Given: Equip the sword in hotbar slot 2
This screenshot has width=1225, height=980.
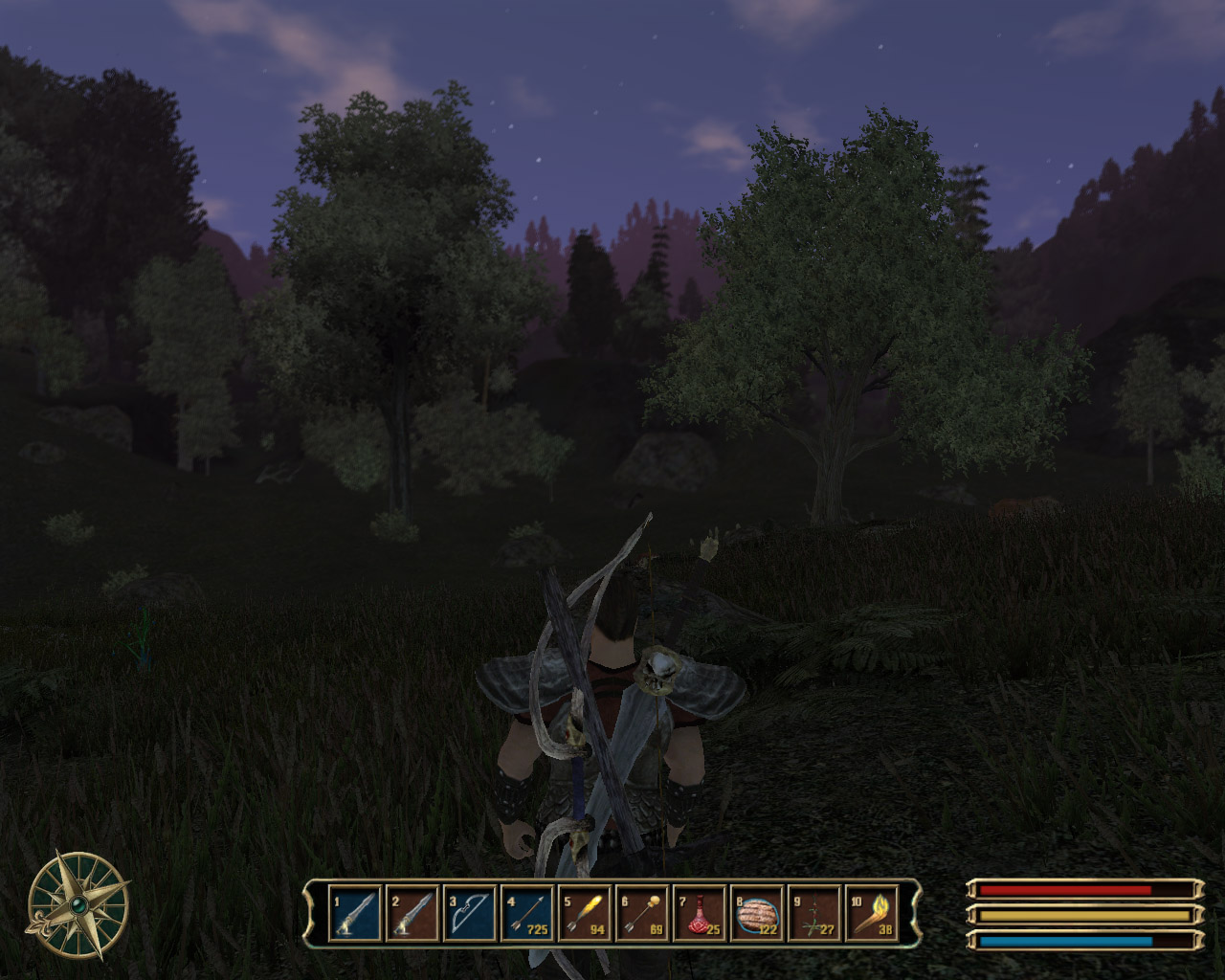Looking at the screenshot, I should pyautogui.click(x=412, y=914).
